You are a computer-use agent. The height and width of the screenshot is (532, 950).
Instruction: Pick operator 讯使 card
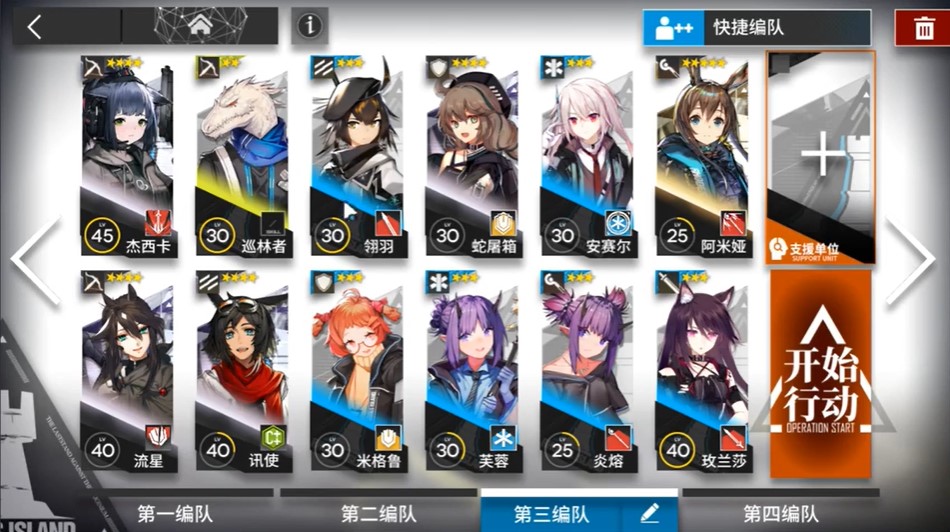(242, 370)
